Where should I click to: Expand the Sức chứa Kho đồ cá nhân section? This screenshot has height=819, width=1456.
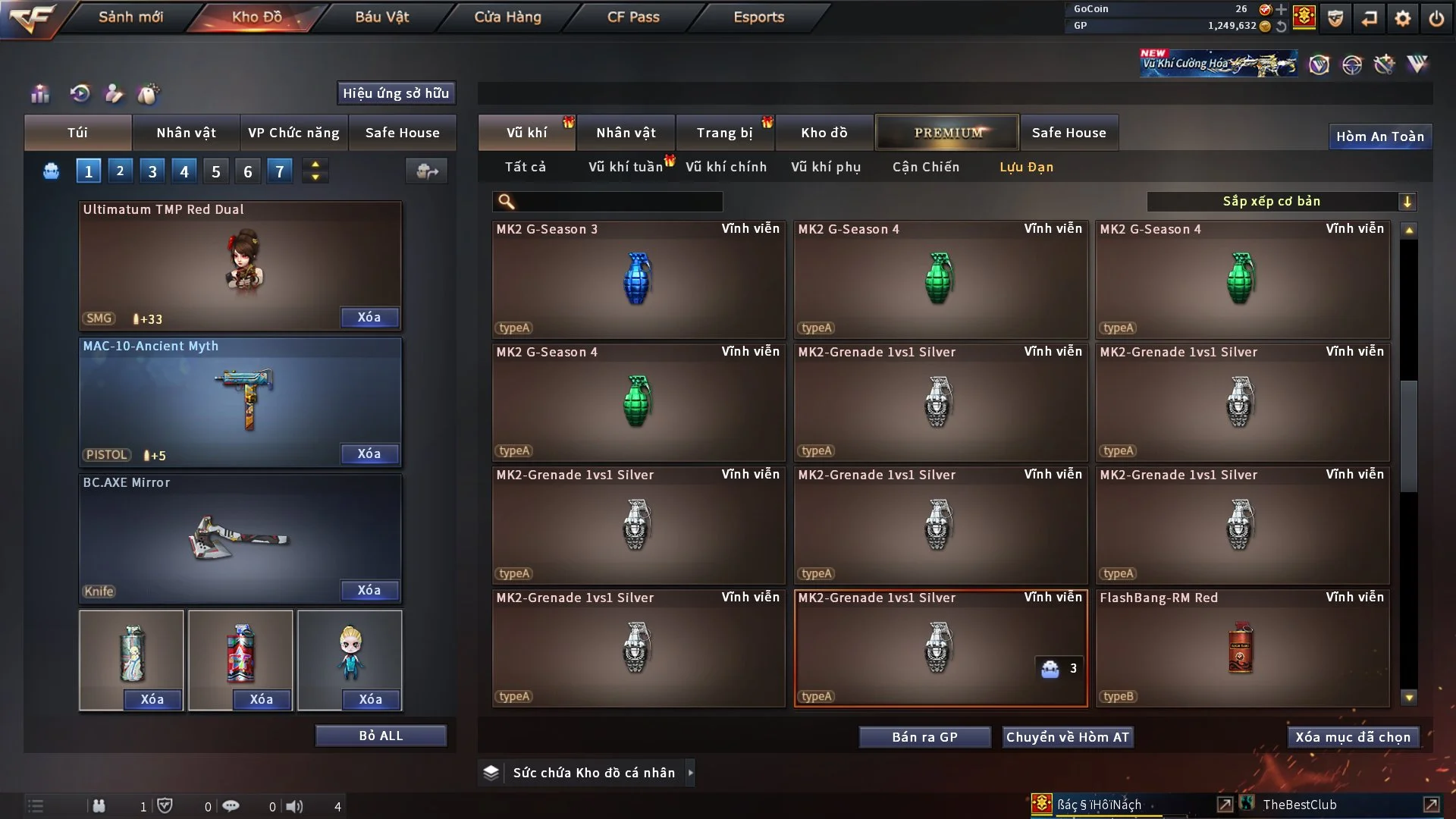(x=691, y=772)
